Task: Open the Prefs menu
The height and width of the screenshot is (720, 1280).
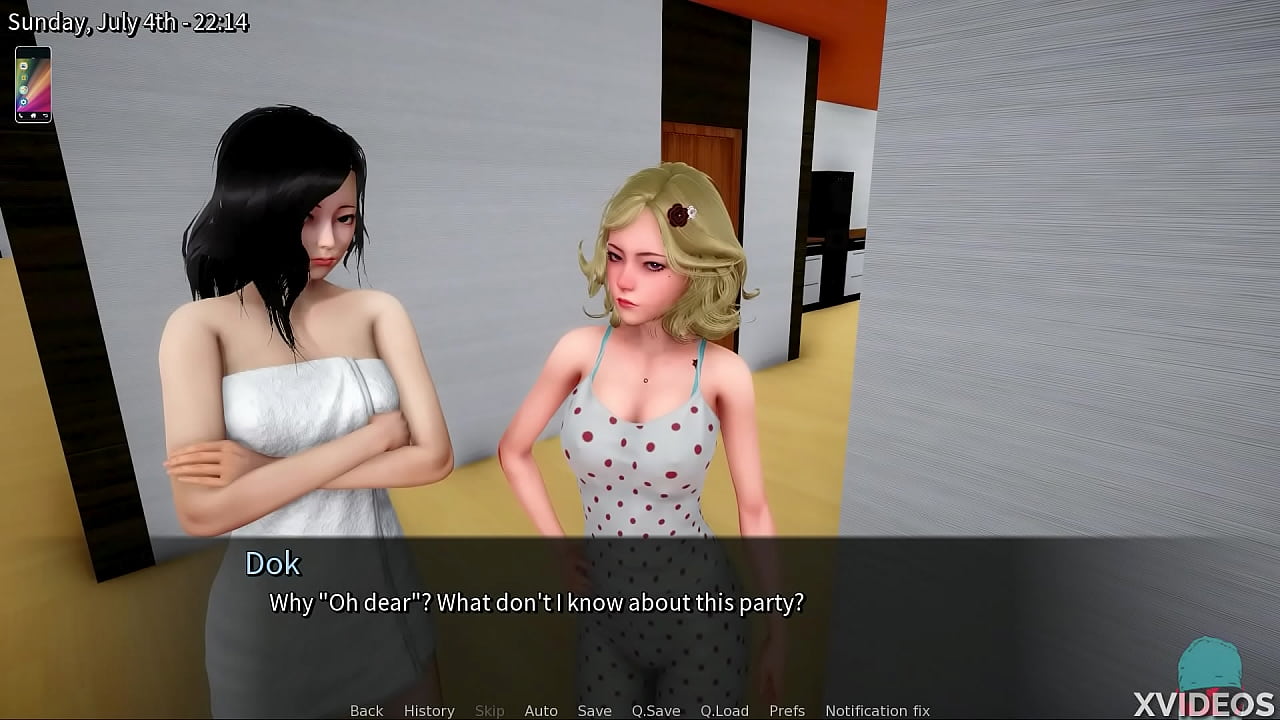Action: [x=787, y=710]
